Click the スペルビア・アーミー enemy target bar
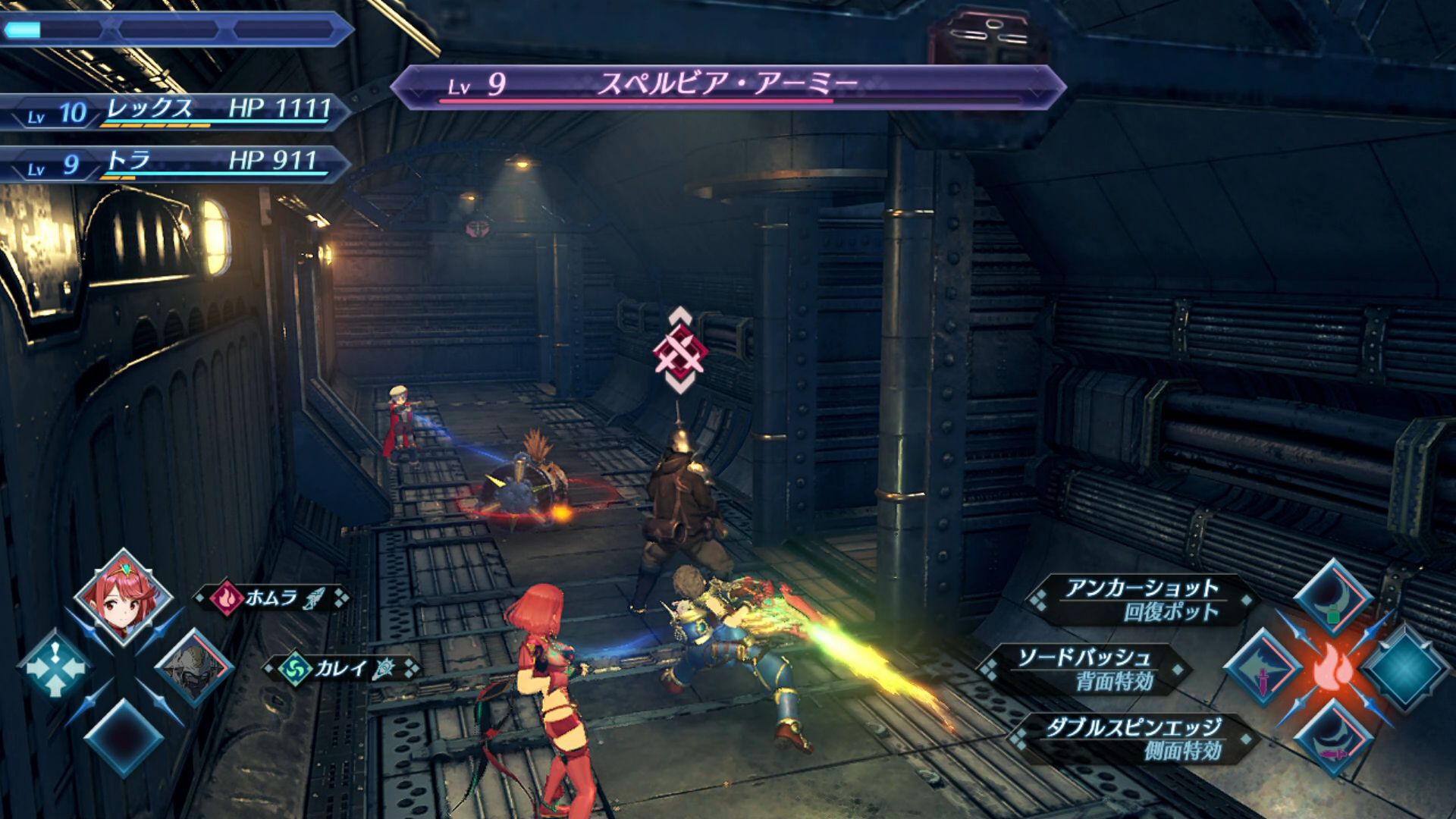Image resolution: width=1456 pixels, height=819 pixels. [728, 86]
